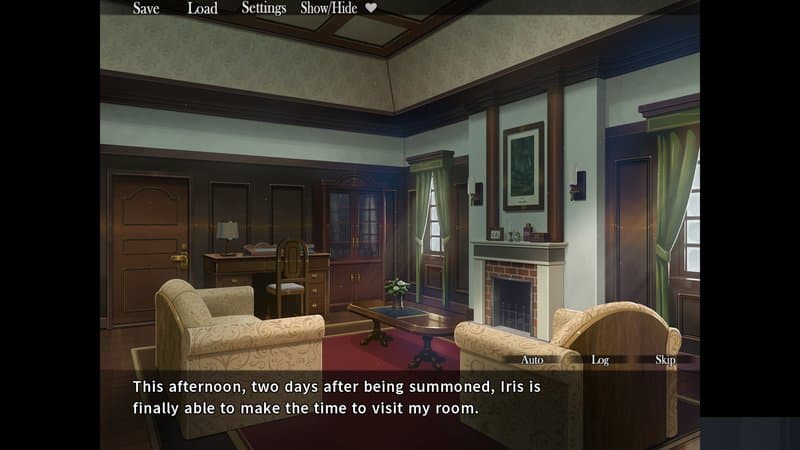Open the Load menu
The height and width of the screenshot is (450, 800).
pos(202,8)
